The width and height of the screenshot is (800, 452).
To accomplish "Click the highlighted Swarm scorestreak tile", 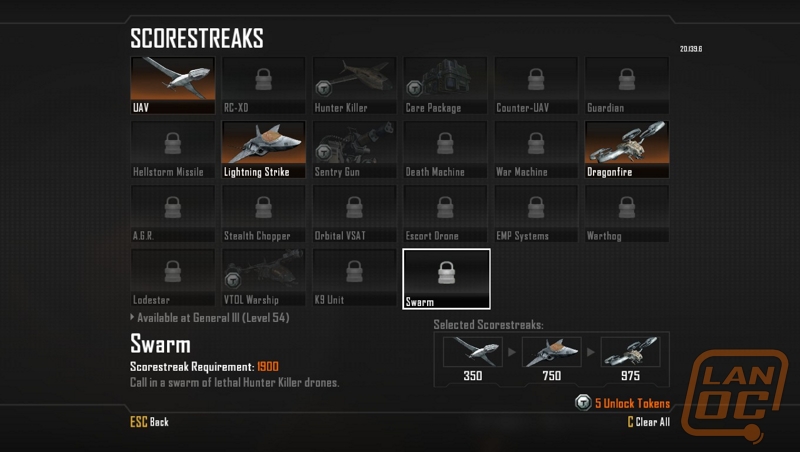I will (x=446, y=278).
